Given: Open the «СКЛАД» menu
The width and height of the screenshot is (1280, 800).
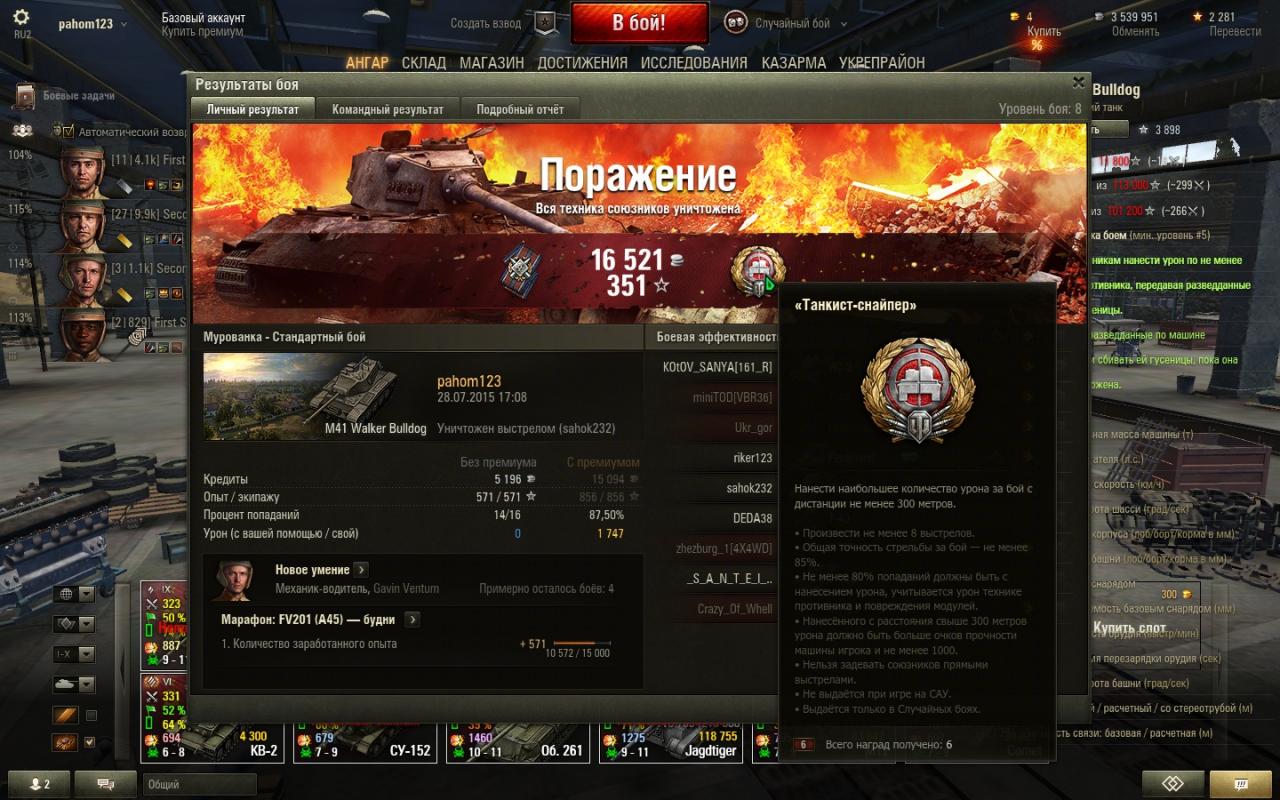Looking at the screenshot, I should [x=424, y=62].
